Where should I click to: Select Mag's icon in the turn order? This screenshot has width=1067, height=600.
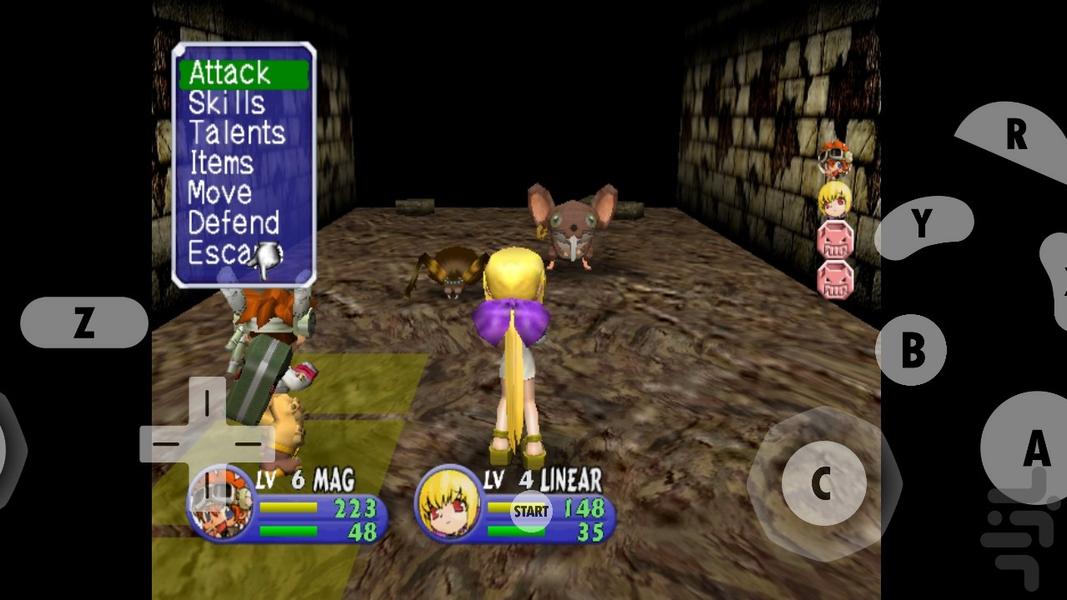tap(834, 158)
